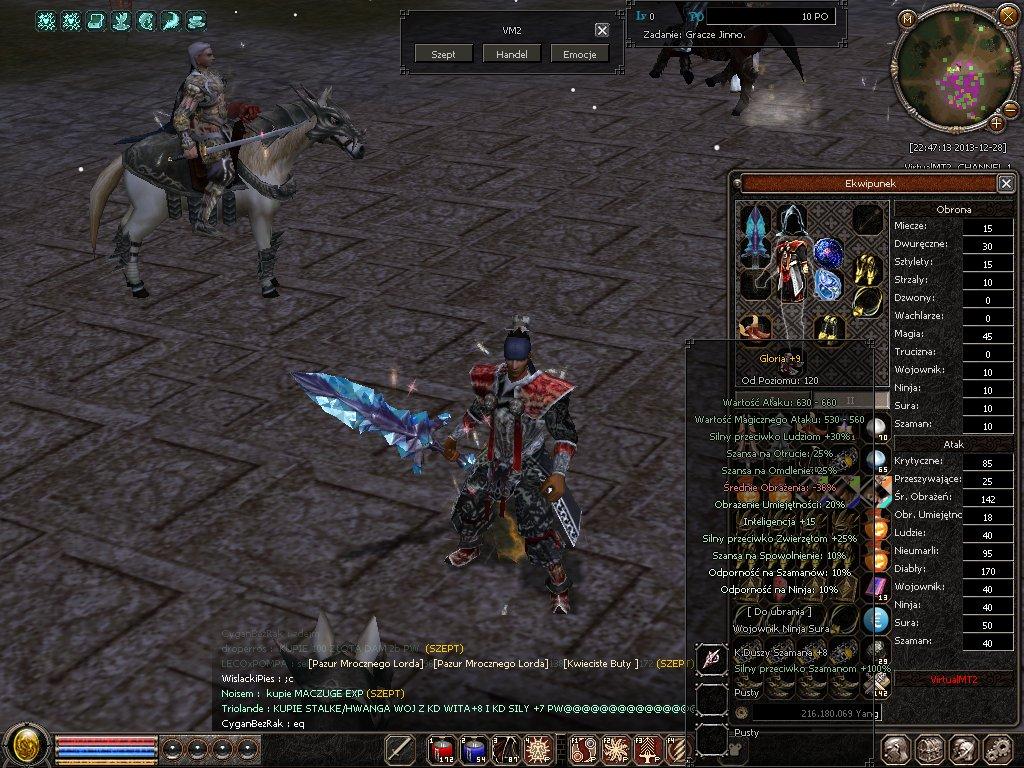The image size is (1024, 768).
Task: Close the VM2 target window
Action: [x=601, y=30]
